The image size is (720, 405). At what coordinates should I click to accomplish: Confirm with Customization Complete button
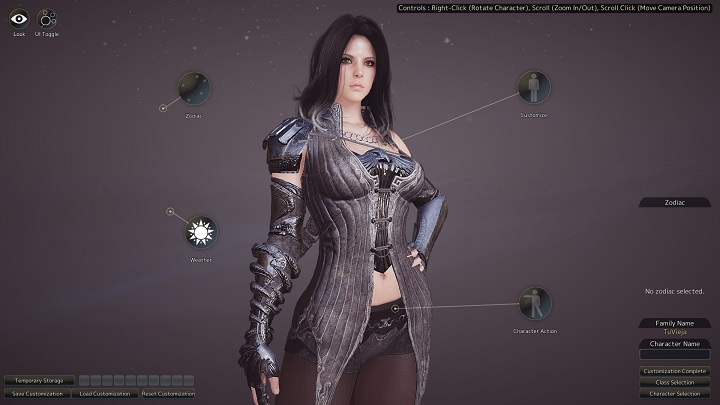[x=674, y=371]
